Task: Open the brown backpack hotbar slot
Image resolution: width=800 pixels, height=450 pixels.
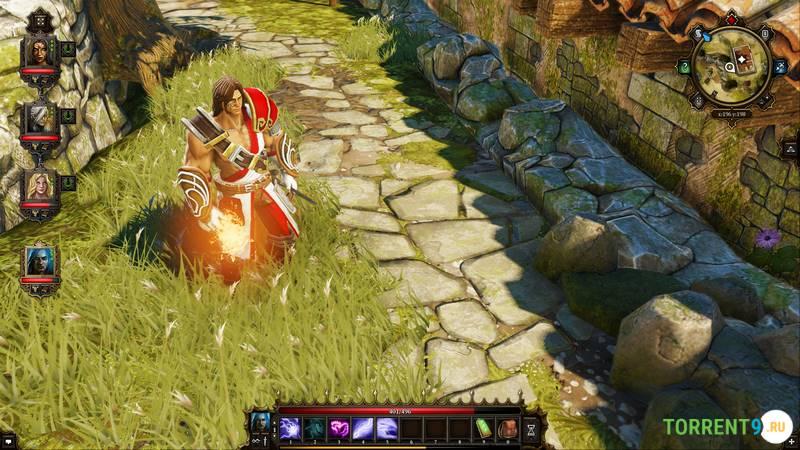Action: [507, 429]
